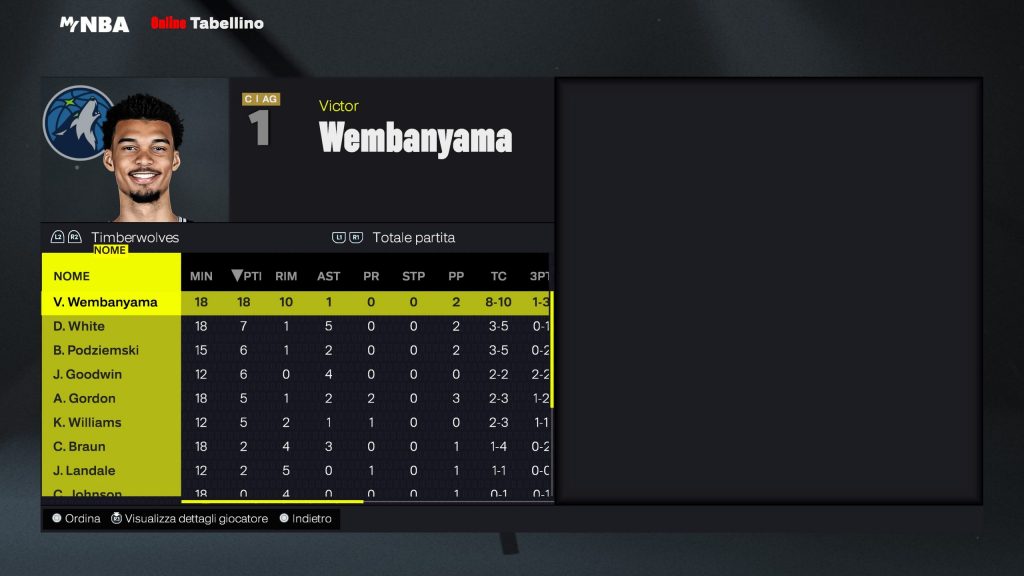Sort by AST assists column header
This screenshot has height=576, width=1024.
328,276
